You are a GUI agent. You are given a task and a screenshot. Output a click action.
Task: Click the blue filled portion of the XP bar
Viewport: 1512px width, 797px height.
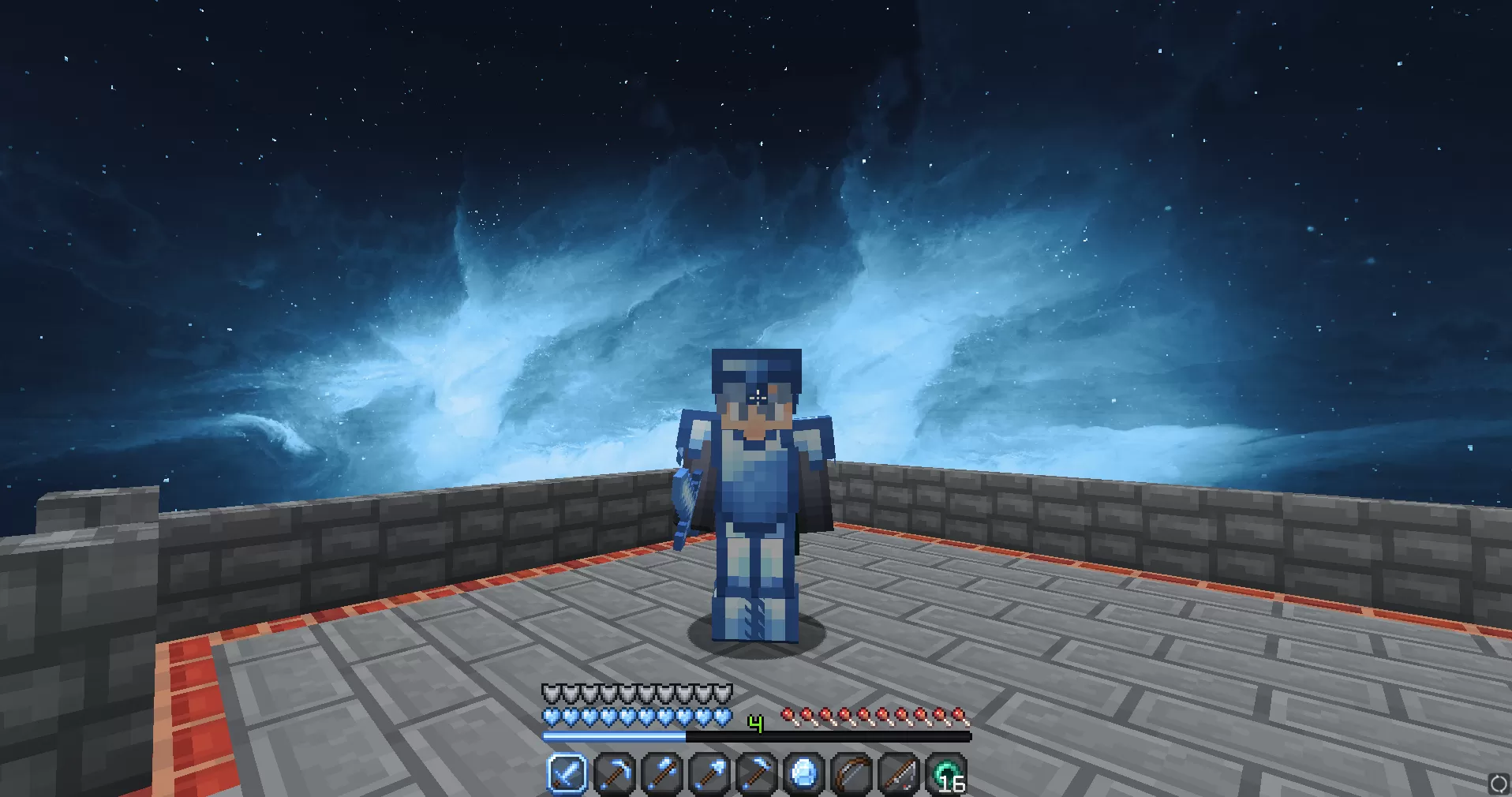[x=616, y=735]
